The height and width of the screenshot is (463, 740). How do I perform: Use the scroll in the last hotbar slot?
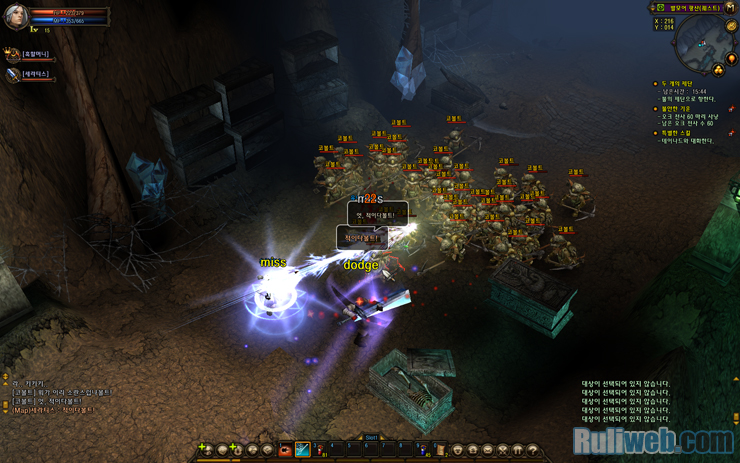click(440, 450)
